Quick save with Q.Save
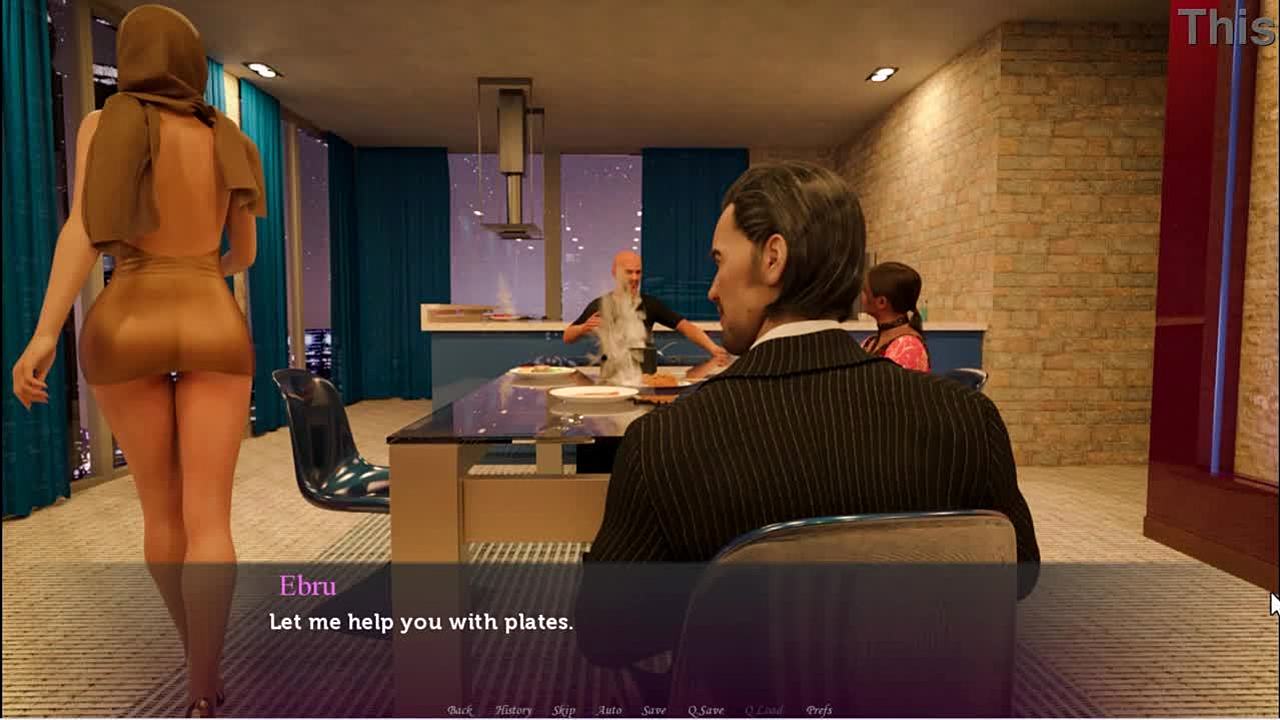The height and width of the screenshot is (720, 1280). click(705, 710)
